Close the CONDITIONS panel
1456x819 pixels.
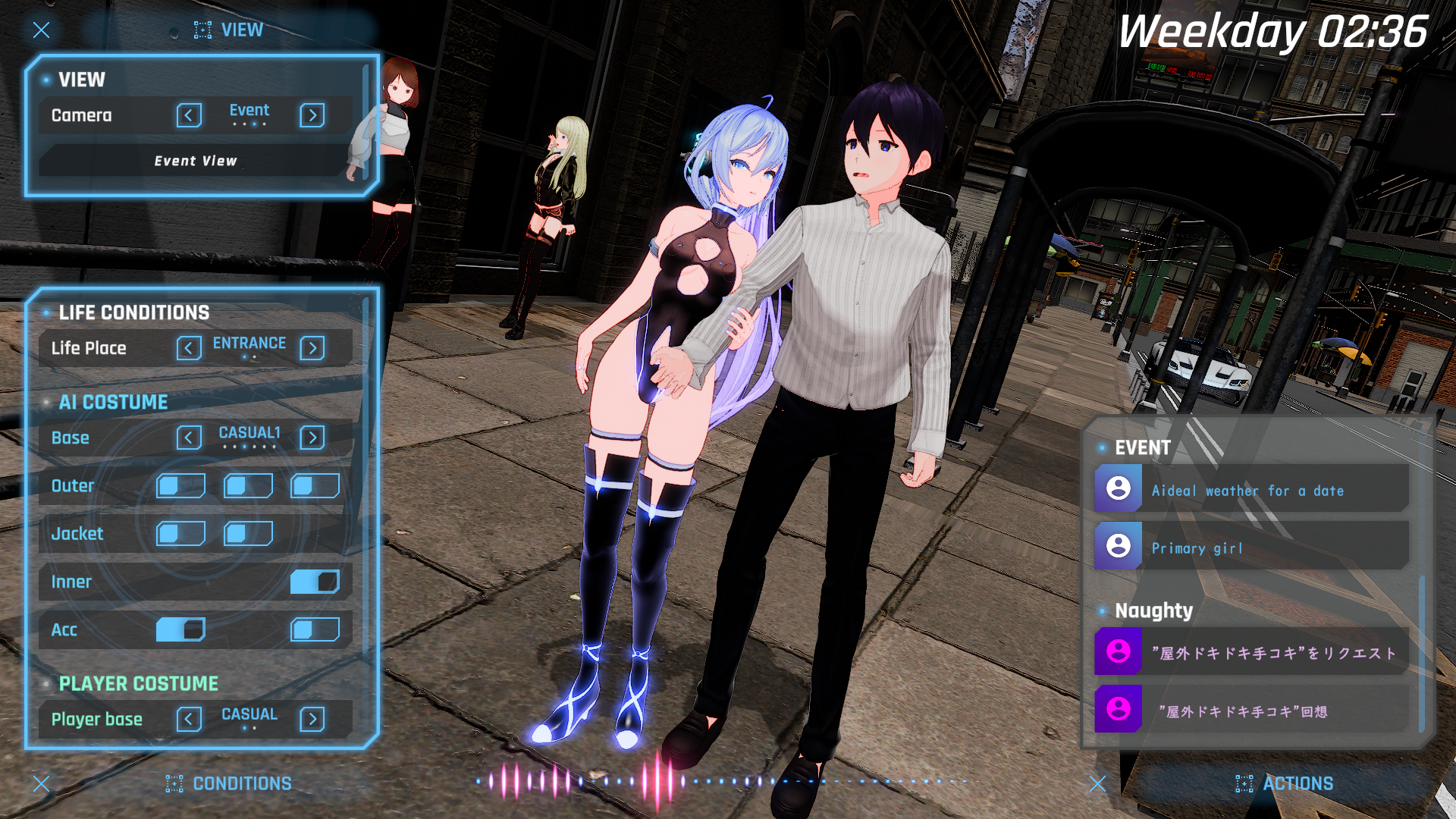[42, 783]
